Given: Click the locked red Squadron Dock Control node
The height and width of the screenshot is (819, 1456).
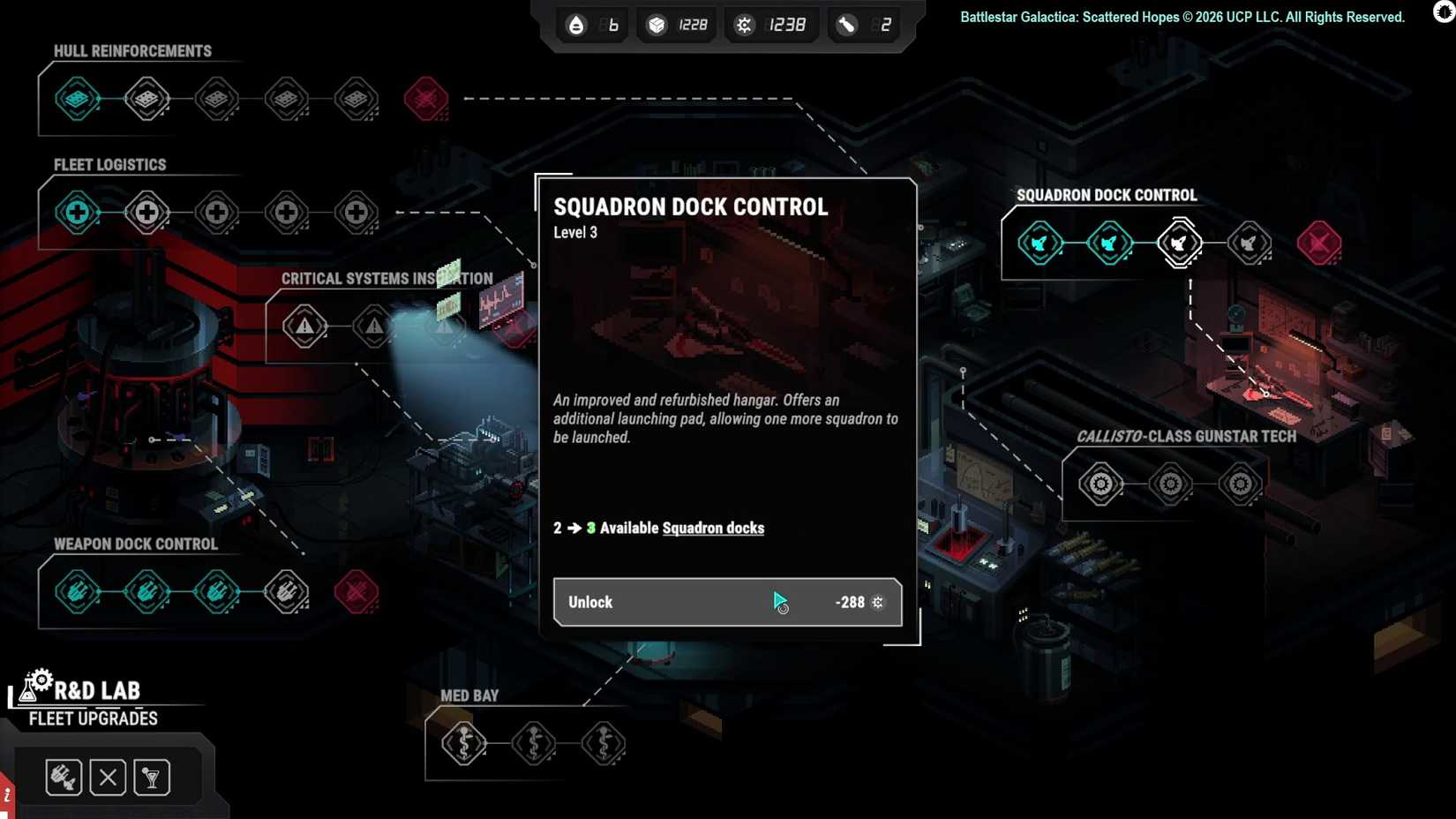Looking at the screenshot, I should pyautogui.click(x=1319, y=244).
